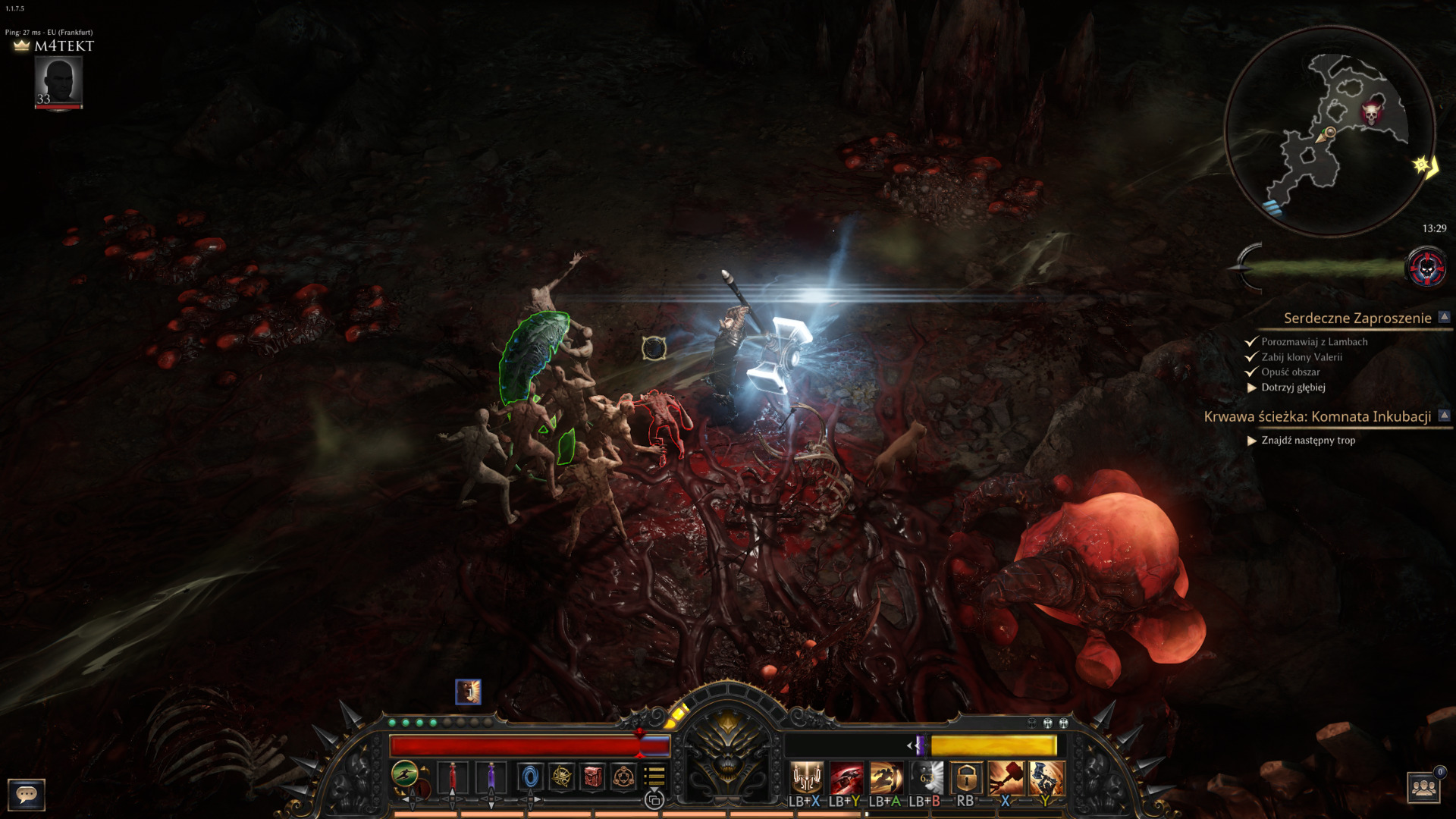Screen dimensions: 1456x819
Task: Use the red health potion slot
Action: 453,777
